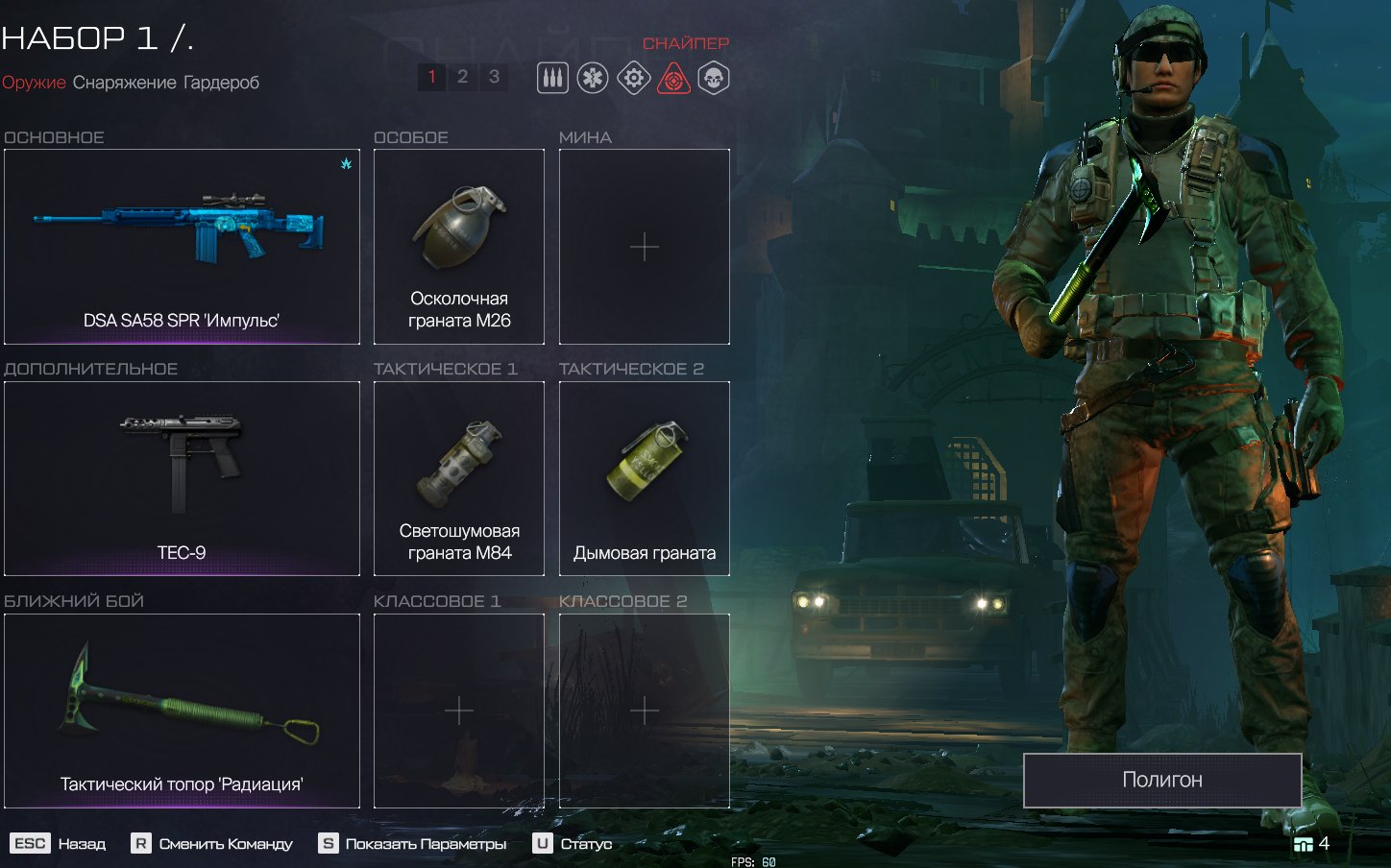Screen dimensions: 1391x868
Task: Select the Тактический топор 'Радиация' melee slot
Action: pyautogui.click(x=182, y=711)
